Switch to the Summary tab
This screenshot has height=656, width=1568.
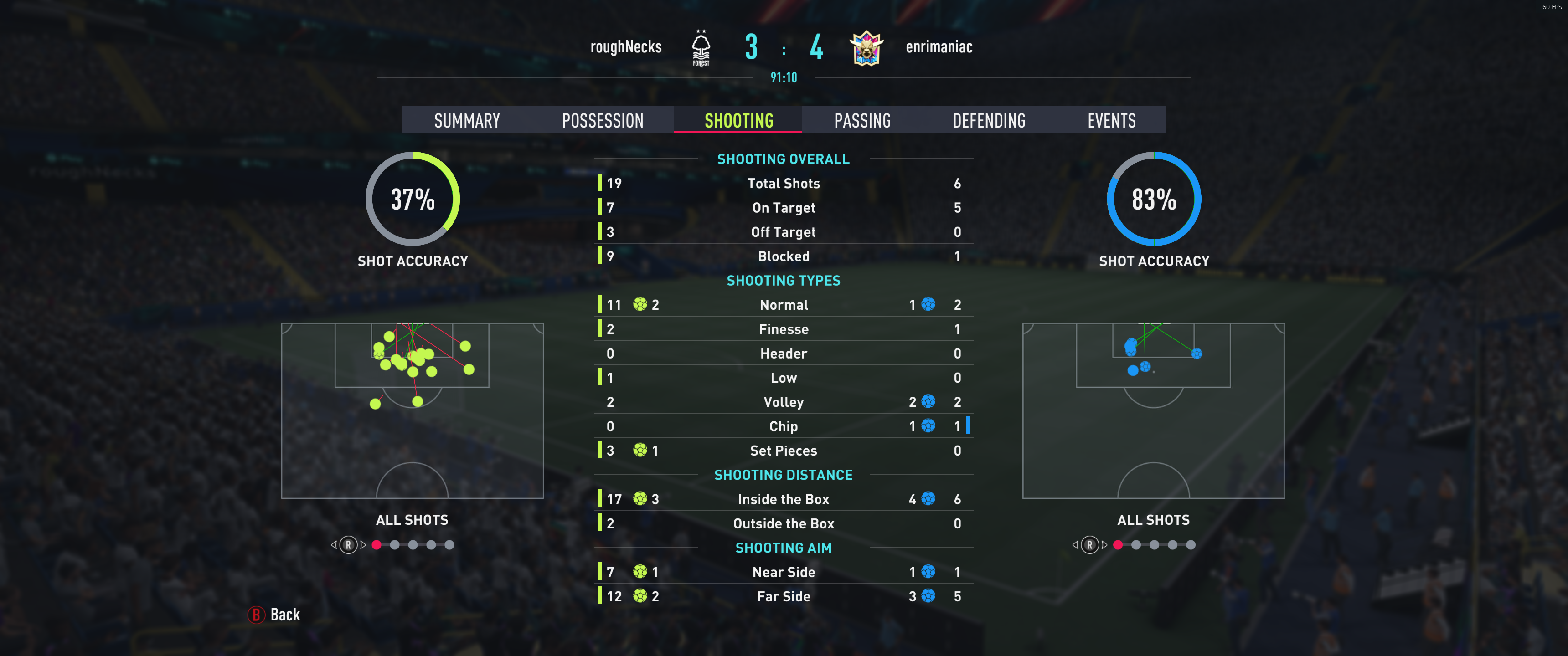[467, 120]
